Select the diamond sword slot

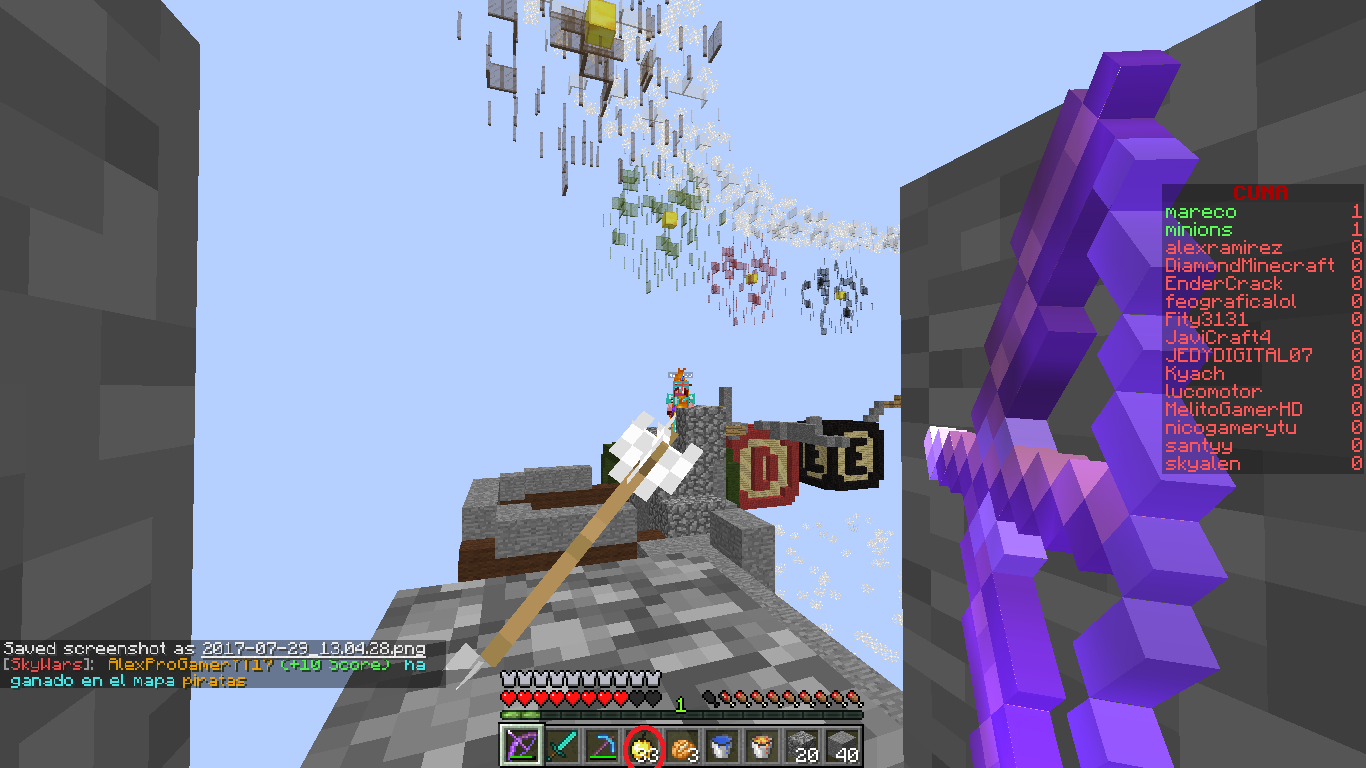pyautogui.click(x=562, y=746)
